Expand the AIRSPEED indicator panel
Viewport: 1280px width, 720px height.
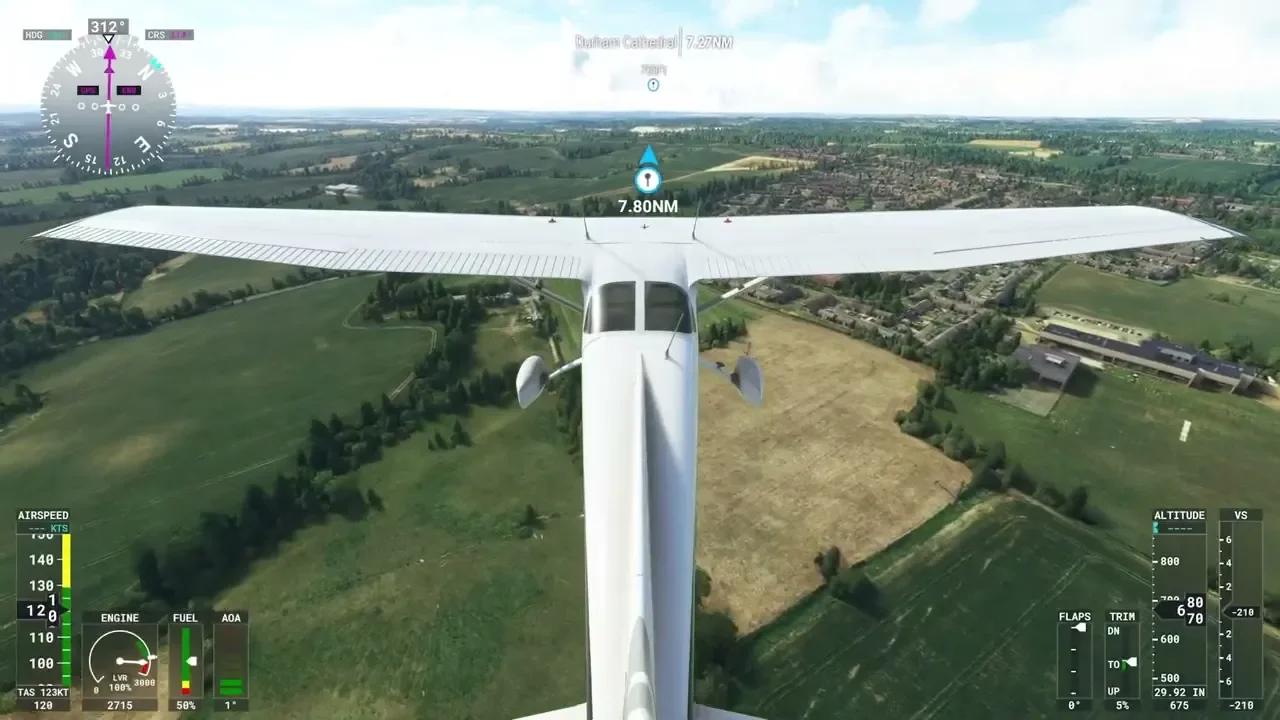point(44,514)
